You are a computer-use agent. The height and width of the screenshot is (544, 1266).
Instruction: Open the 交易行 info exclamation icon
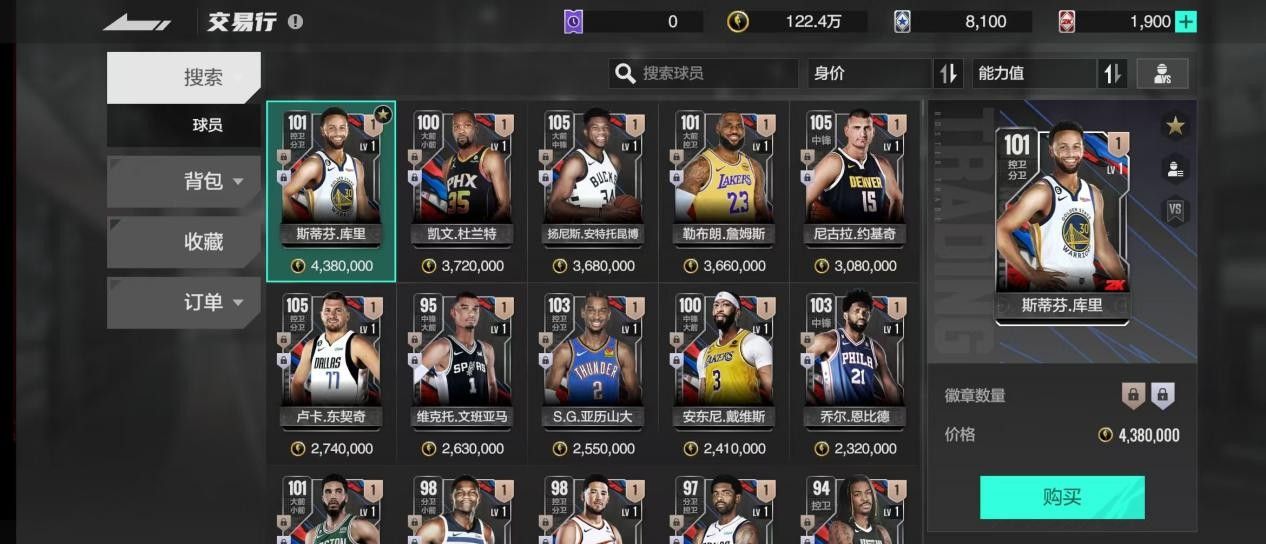point(295,22)
